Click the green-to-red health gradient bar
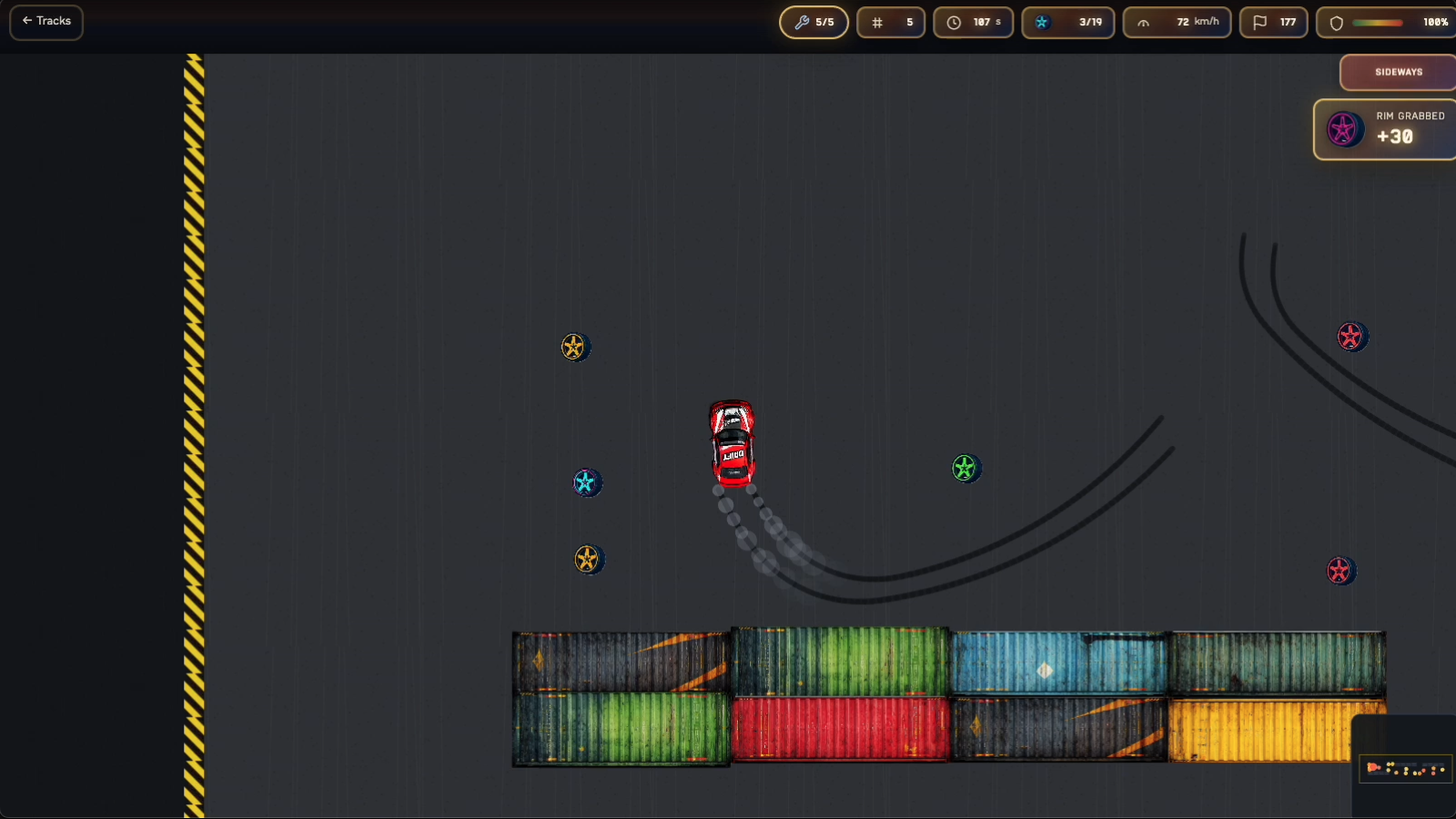The width and height of the screenshot is (1456, 819). coord(1376,22)
